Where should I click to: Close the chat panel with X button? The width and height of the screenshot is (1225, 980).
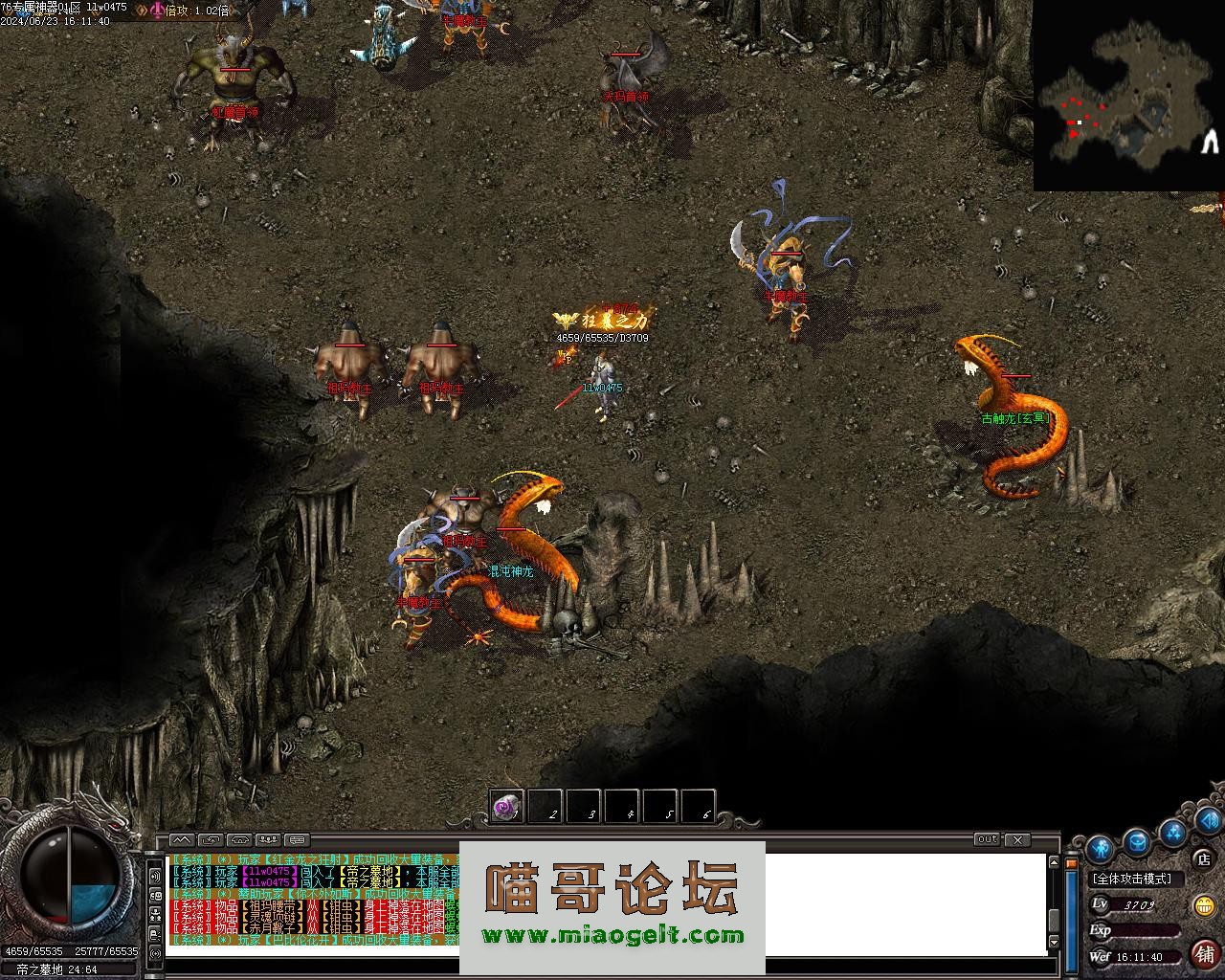coord(1017,839)
